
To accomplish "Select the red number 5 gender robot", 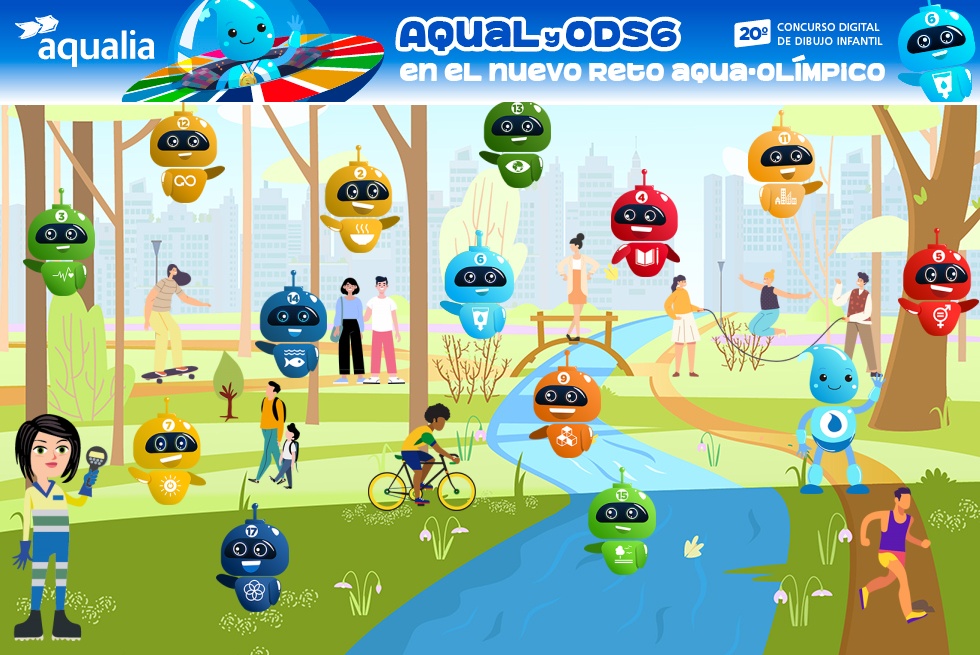I will point(937,285).
